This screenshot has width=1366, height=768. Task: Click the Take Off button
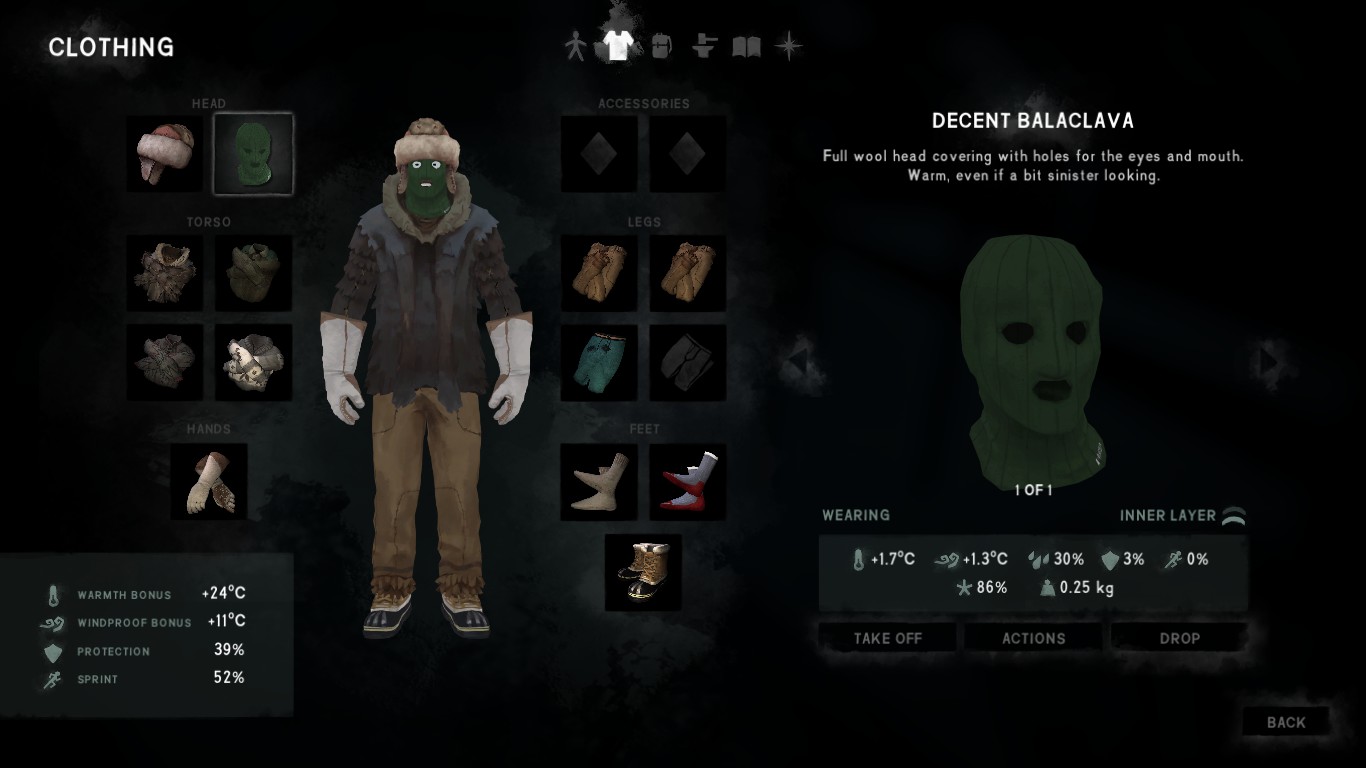pyautogui.click(x=887, y=638)
